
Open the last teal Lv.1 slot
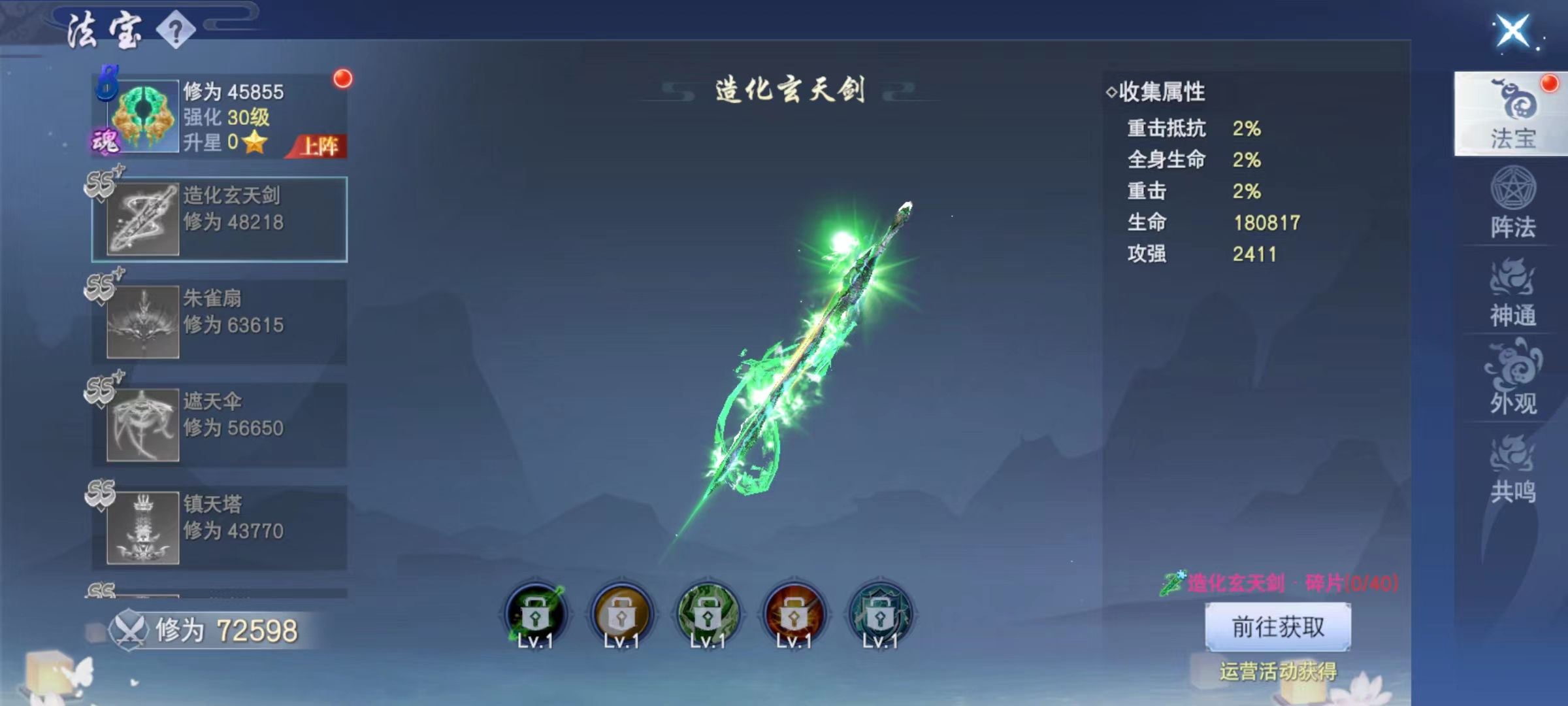coord(879,613)
